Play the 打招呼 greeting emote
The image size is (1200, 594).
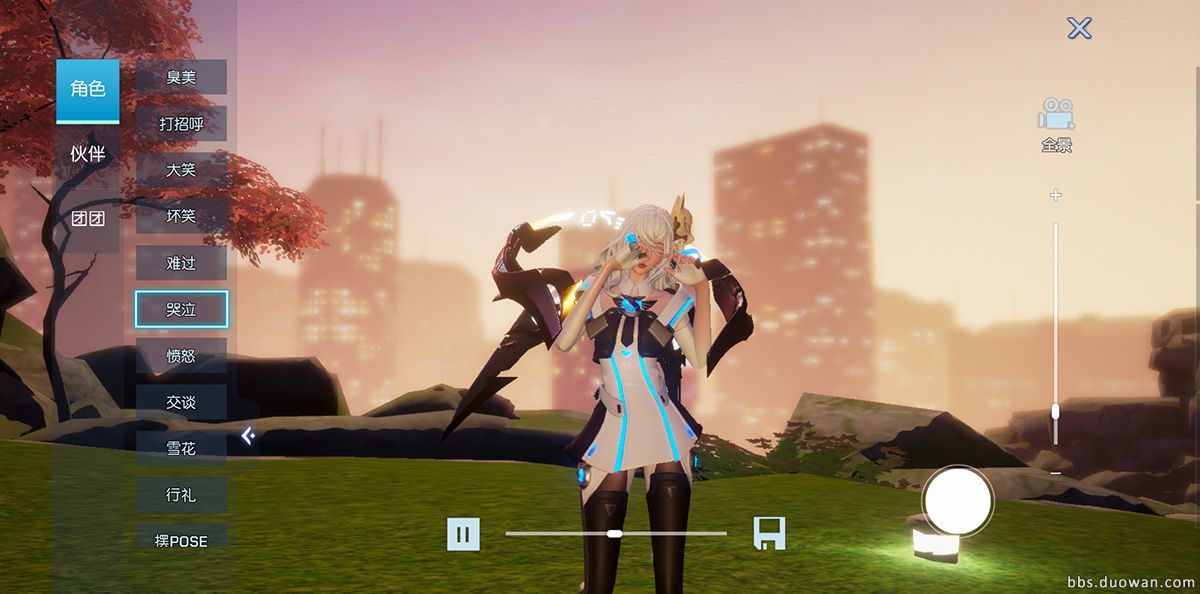(x=181, y=124)
